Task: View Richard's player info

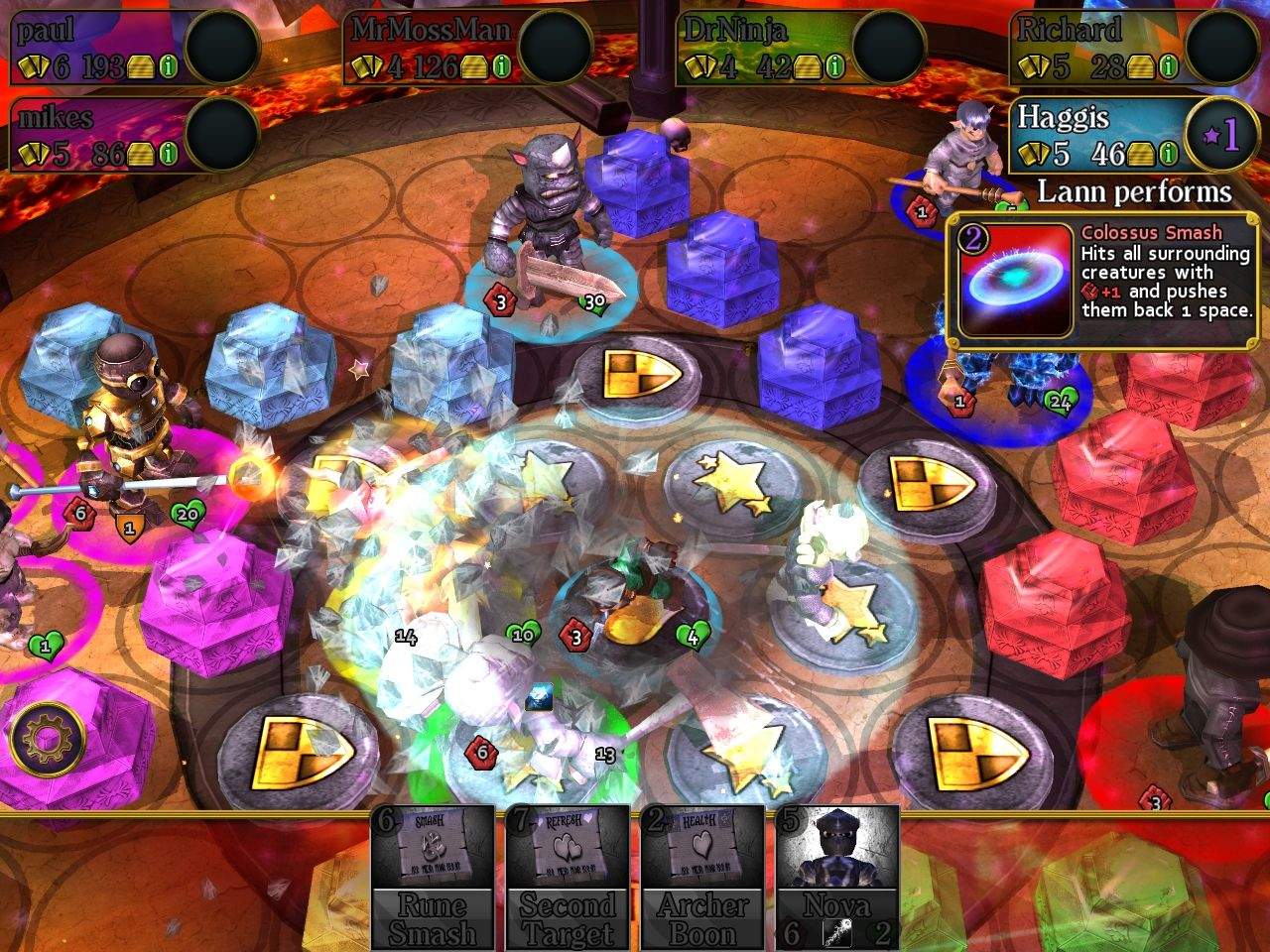Action: coord(1169,66)
